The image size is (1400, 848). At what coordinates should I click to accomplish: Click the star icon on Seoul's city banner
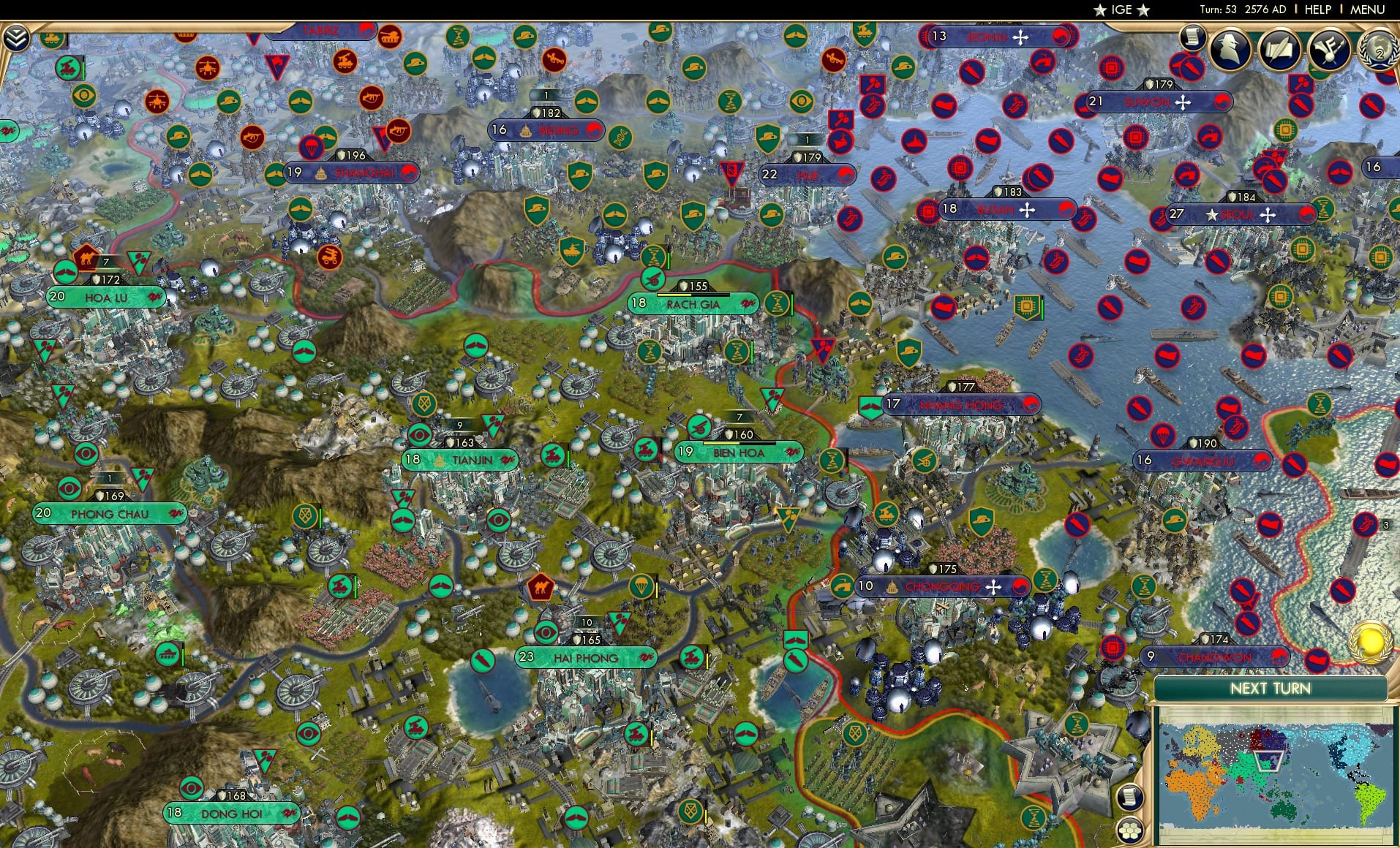pos(1212,214)
